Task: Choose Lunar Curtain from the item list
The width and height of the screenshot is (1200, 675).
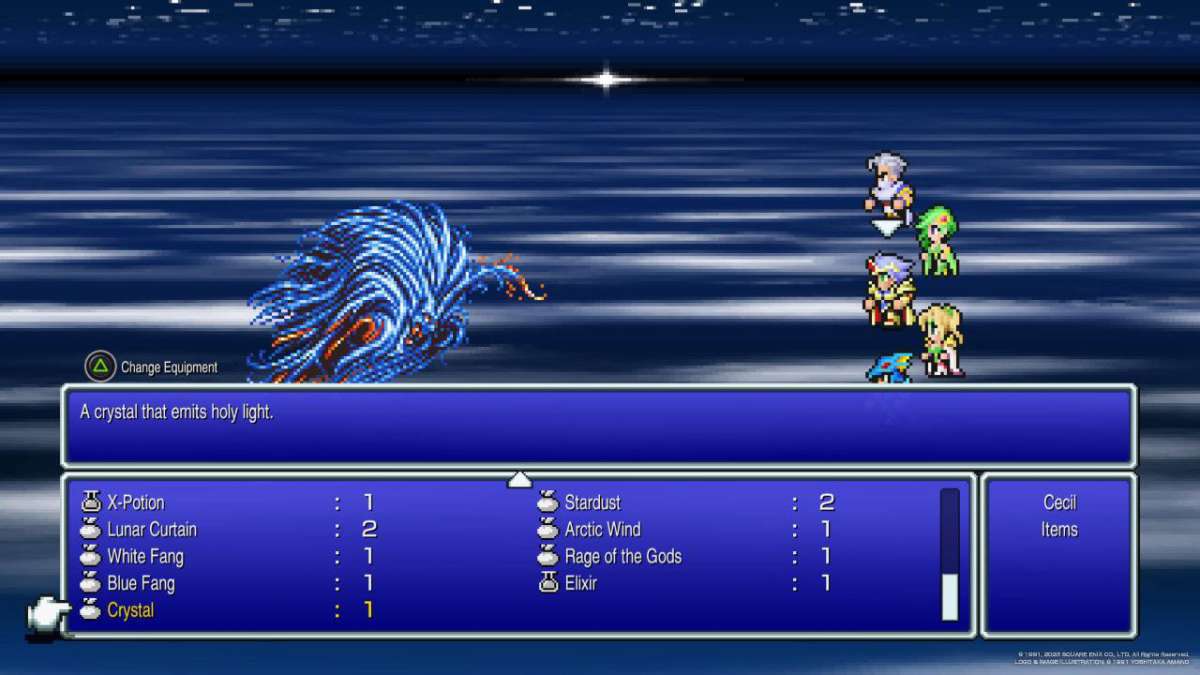Action: click(x=152, y=530)
